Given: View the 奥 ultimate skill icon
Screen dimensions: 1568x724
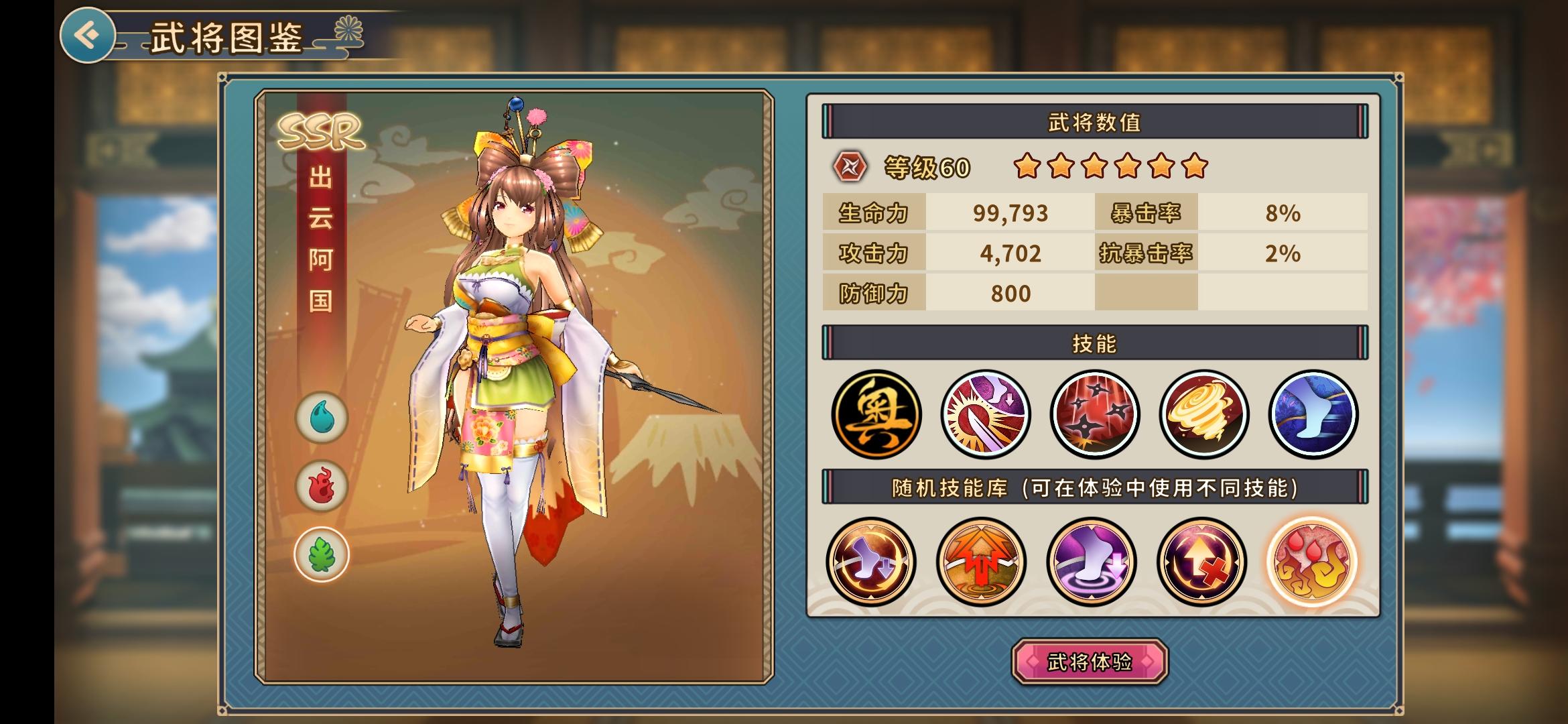Looking at the screenshot, I should tap(876, 414).
